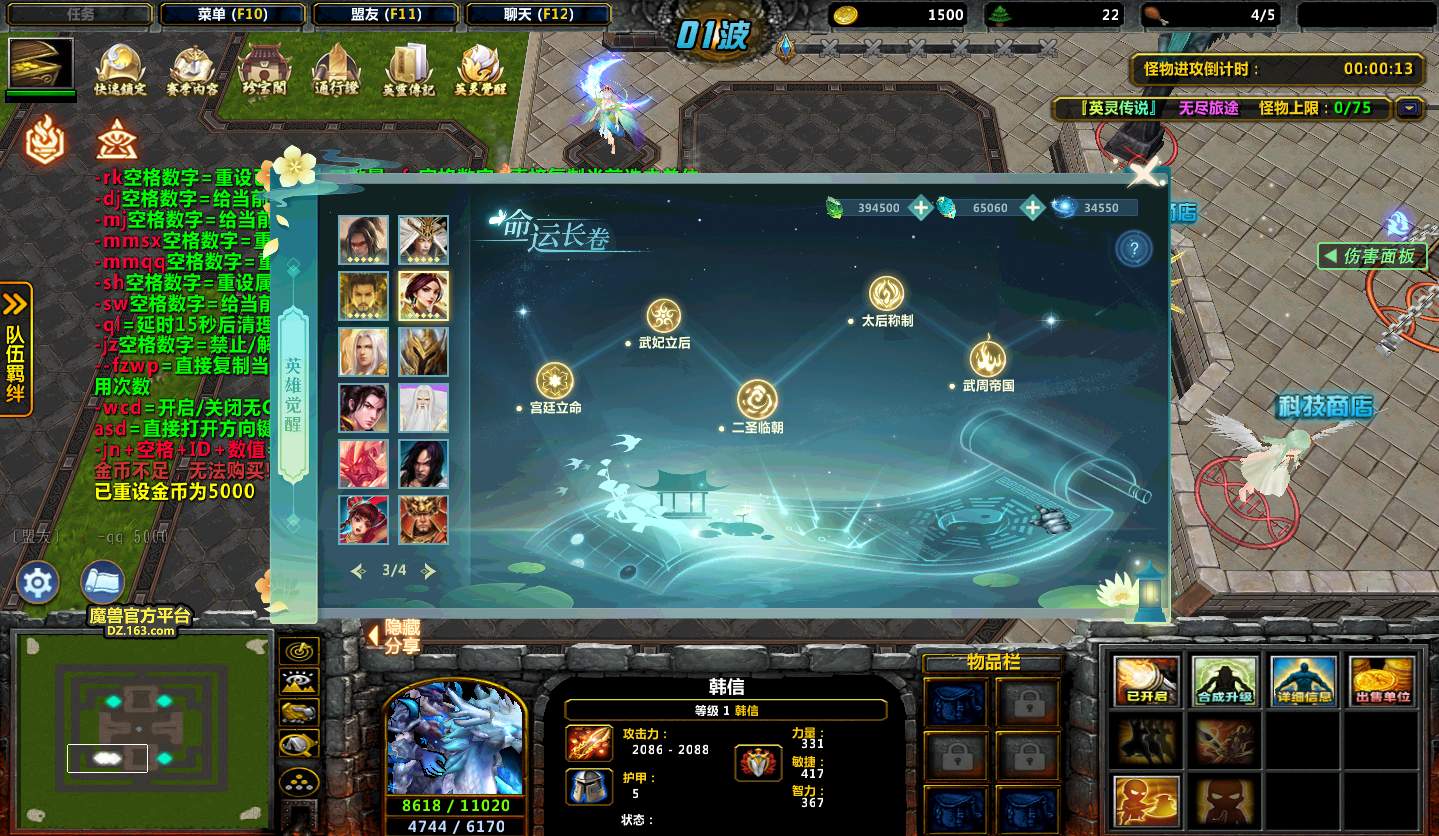Select the 武妃立后 destiny node
Image resolution: width=1439 pixels, height=836 pixels.
663,317
